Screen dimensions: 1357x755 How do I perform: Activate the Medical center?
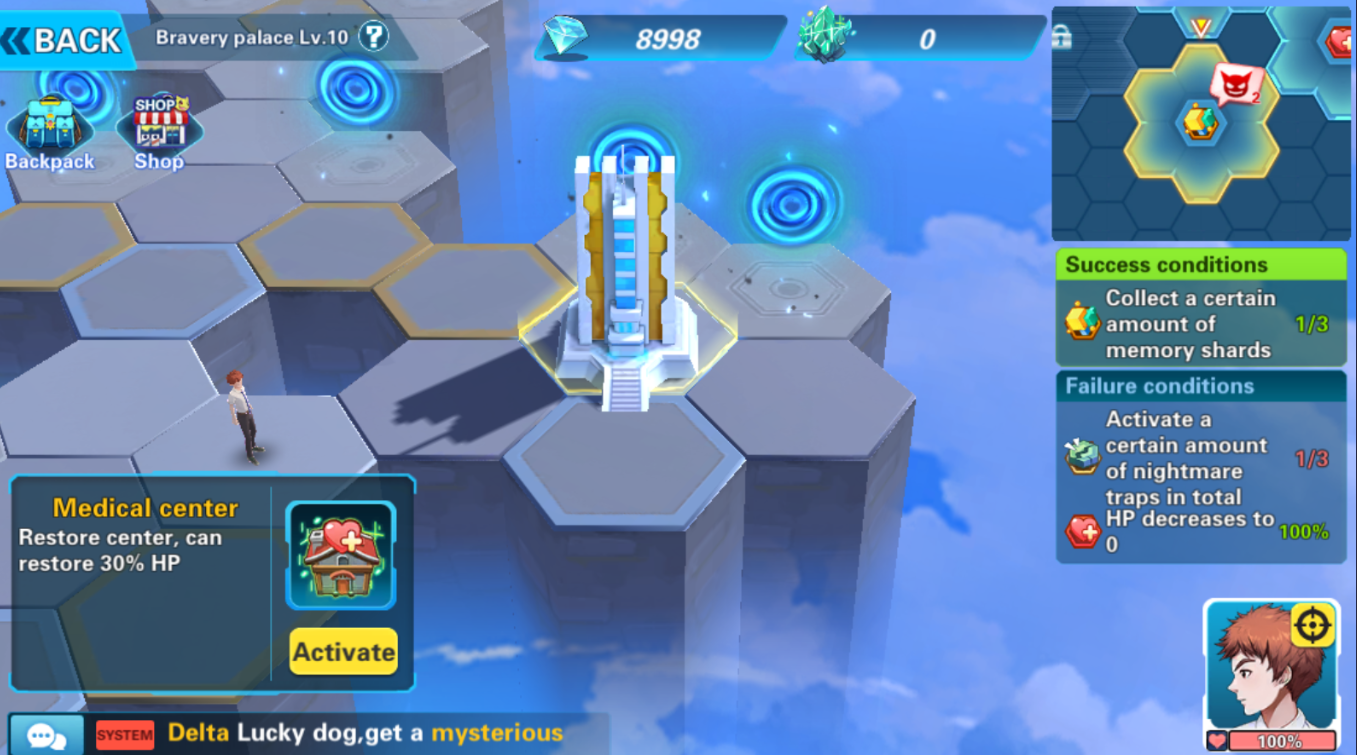coord(343,652)
